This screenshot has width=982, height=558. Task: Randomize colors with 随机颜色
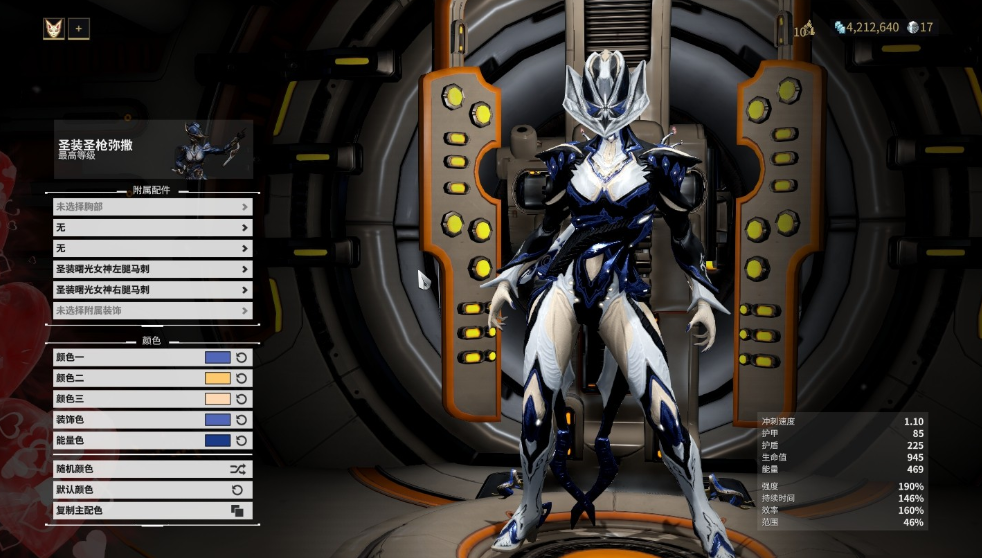[152, 469]
